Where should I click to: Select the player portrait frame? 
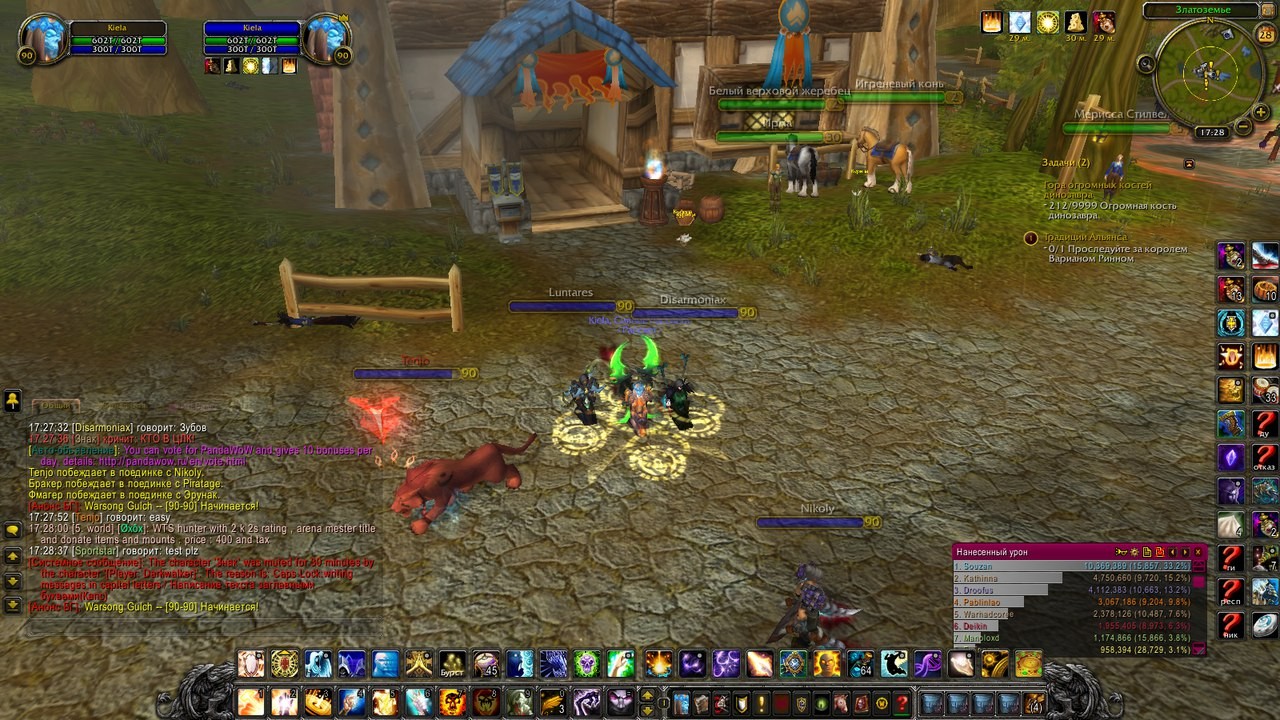pos(43,40)
